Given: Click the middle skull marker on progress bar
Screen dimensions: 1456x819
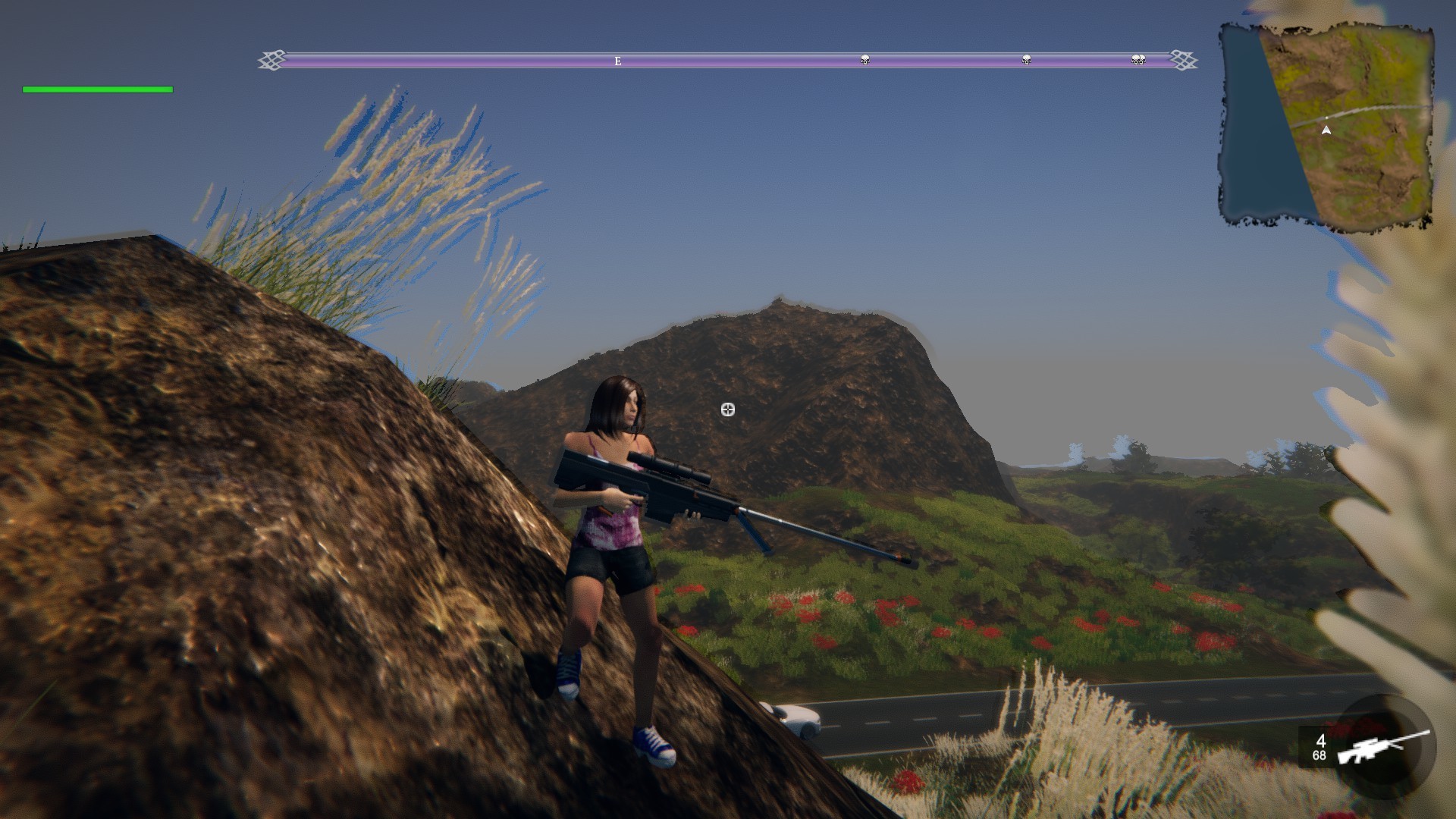Looking at the screenshot, I should tap(1025, 59).
